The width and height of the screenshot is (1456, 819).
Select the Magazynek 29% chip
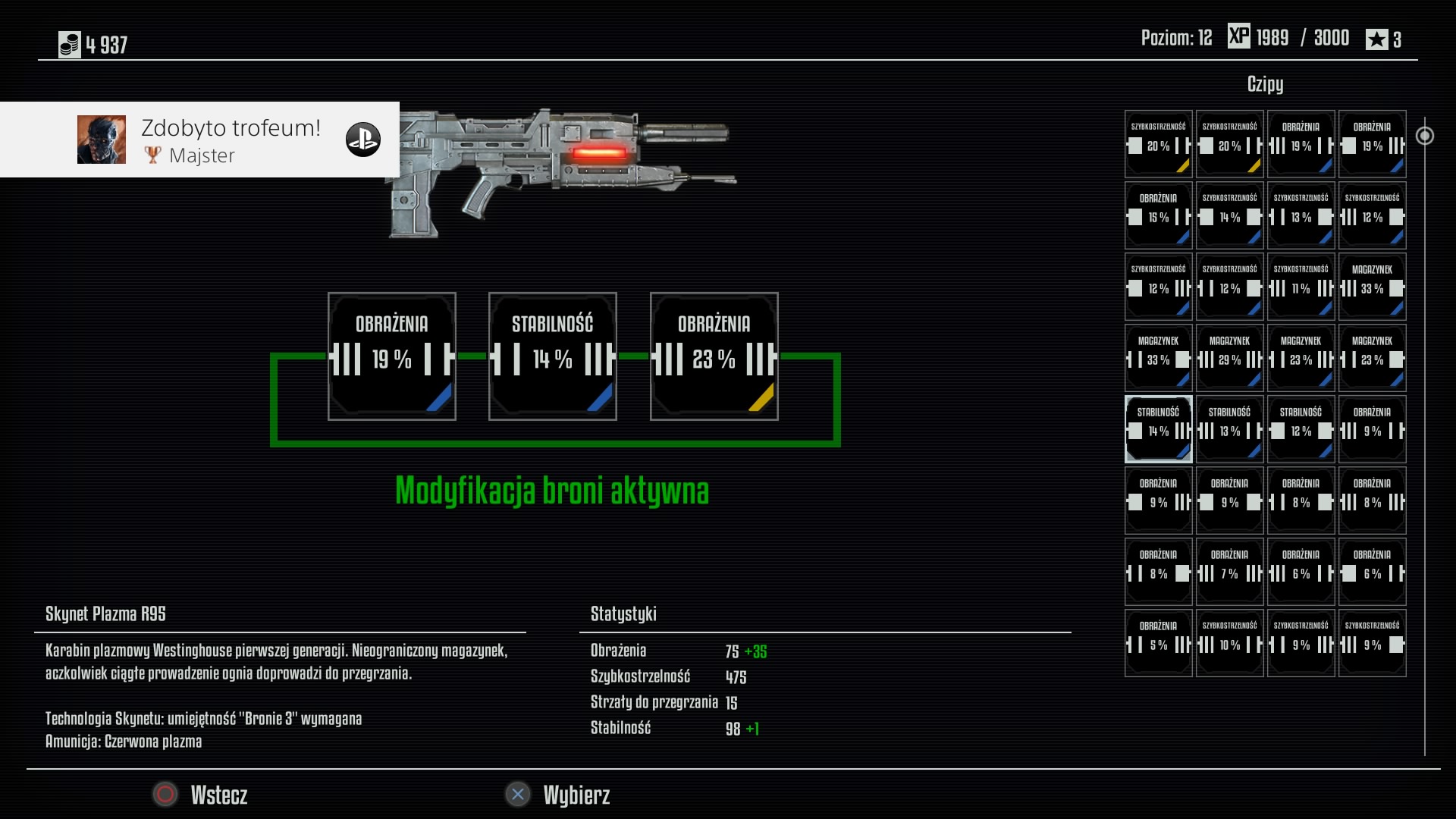1229,358
